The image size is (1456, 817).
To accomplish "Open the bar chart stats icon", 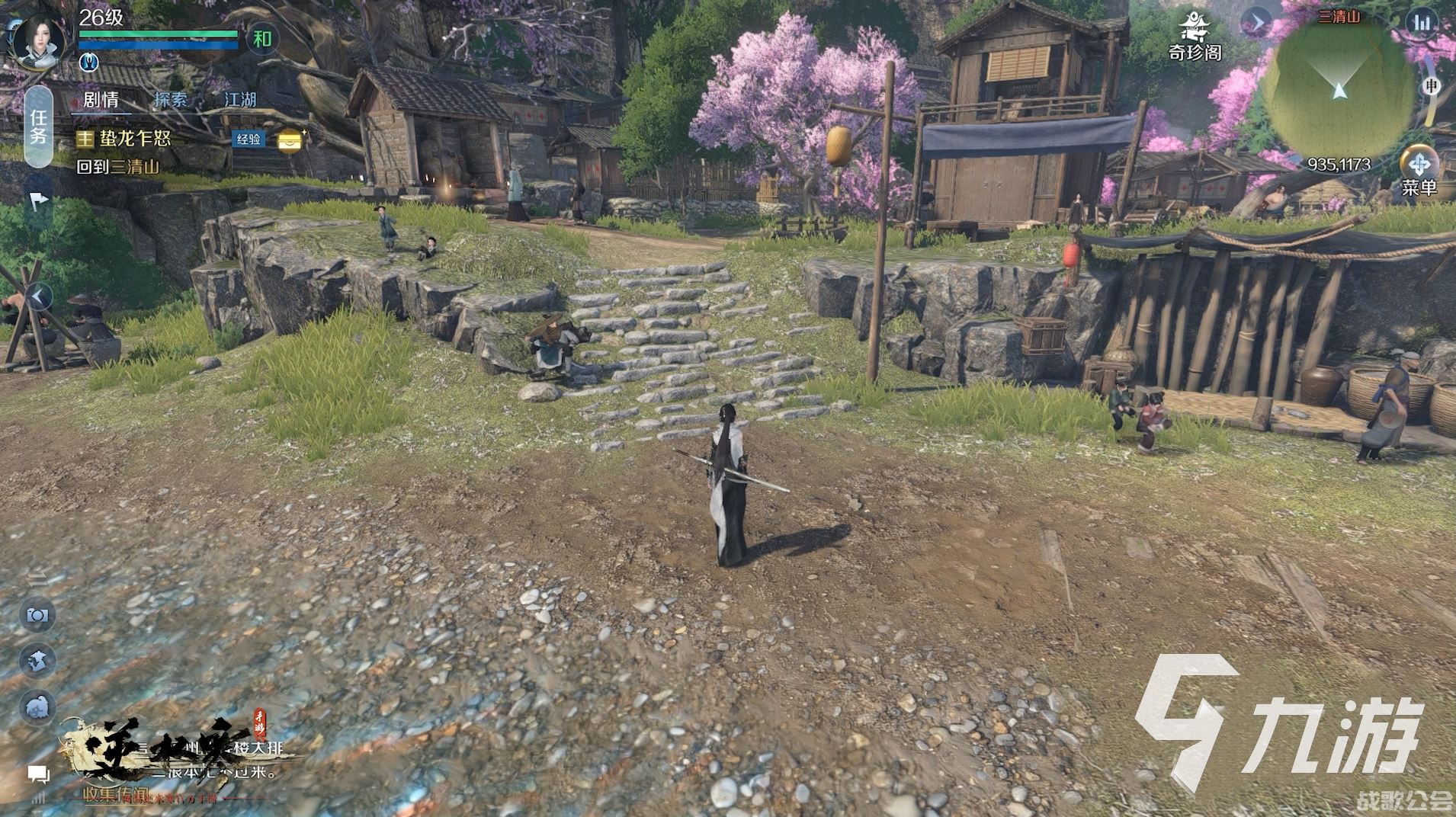I will pos(1422,23).
